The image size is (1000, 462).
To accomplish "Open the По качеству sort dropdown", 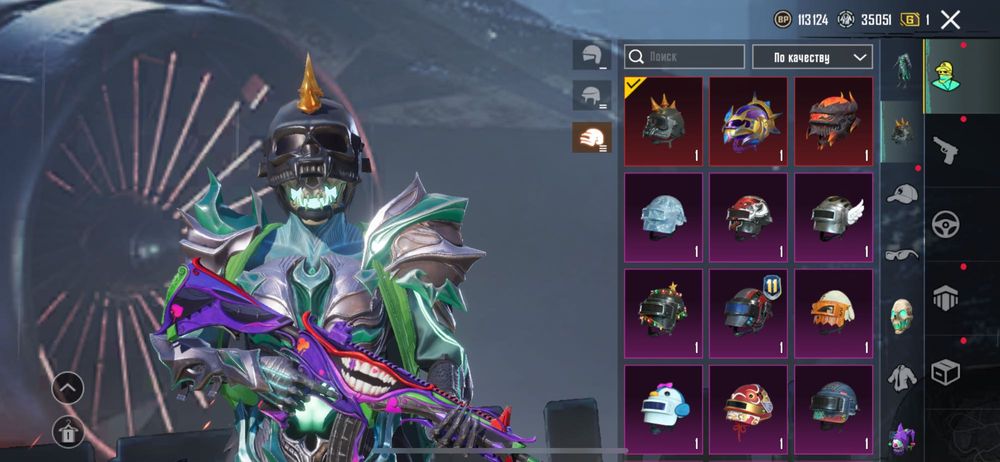I will tap(812, 57).
